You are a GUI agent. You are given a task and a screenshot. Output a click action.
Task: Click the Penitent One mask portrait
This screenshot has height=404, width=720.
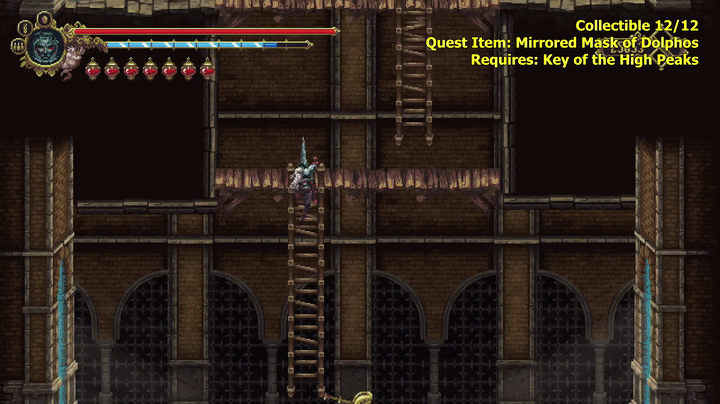tap(44, 46)
